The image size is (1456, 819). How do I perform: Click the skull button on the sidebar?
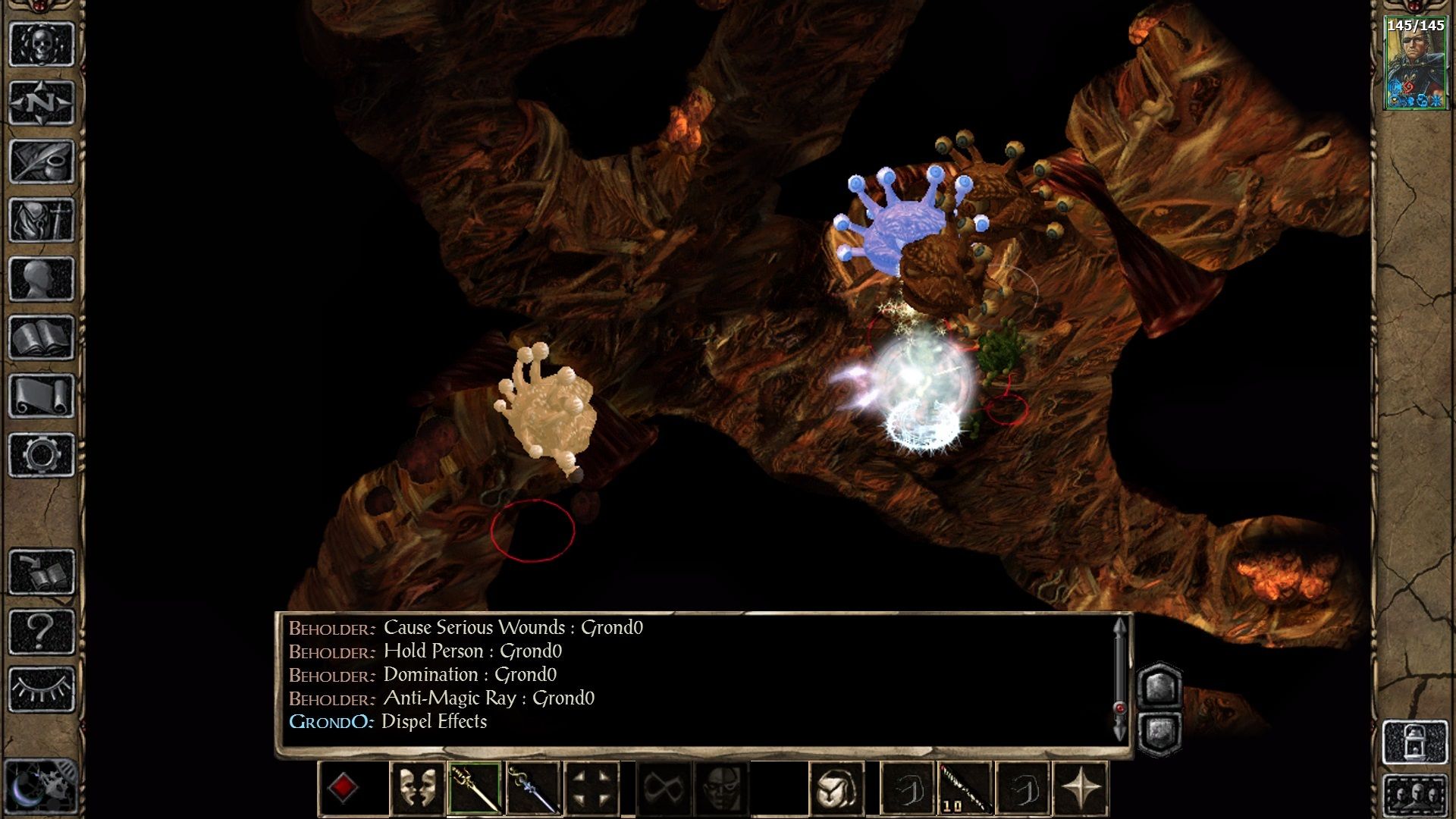42,44
